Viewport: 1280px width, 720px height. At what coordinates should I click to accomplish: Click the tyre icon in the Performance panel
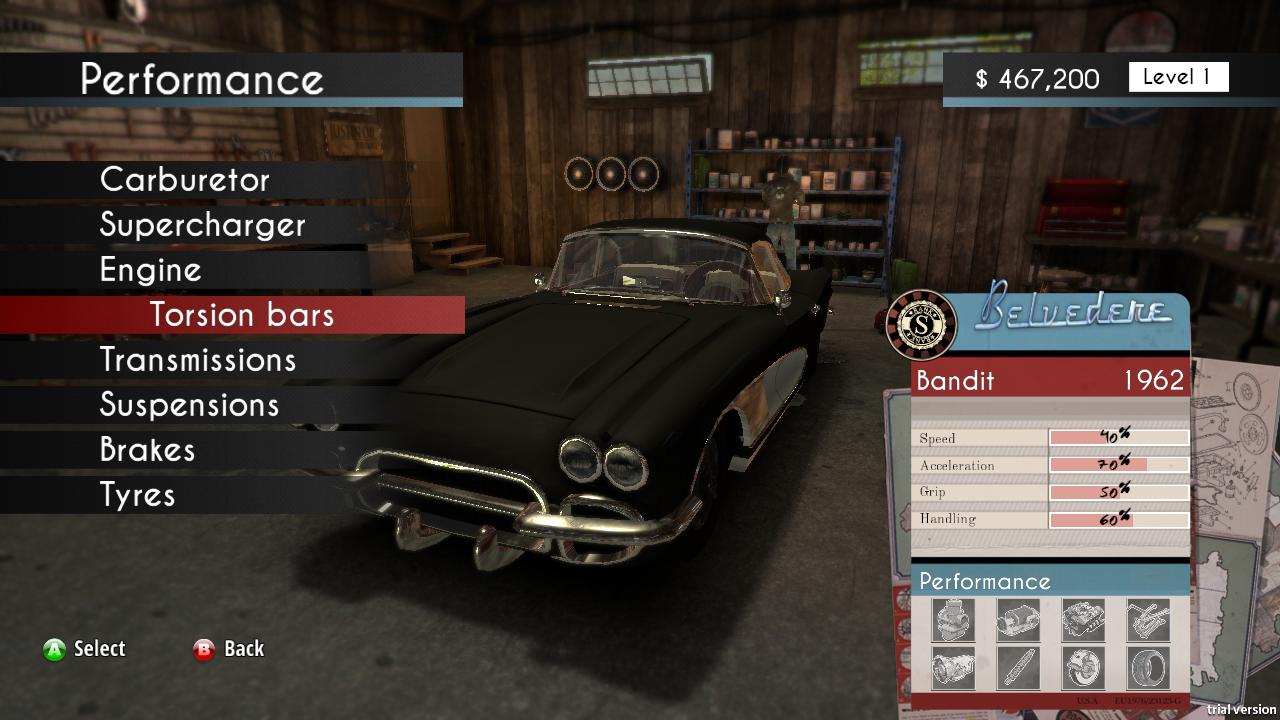[1147, 666]
